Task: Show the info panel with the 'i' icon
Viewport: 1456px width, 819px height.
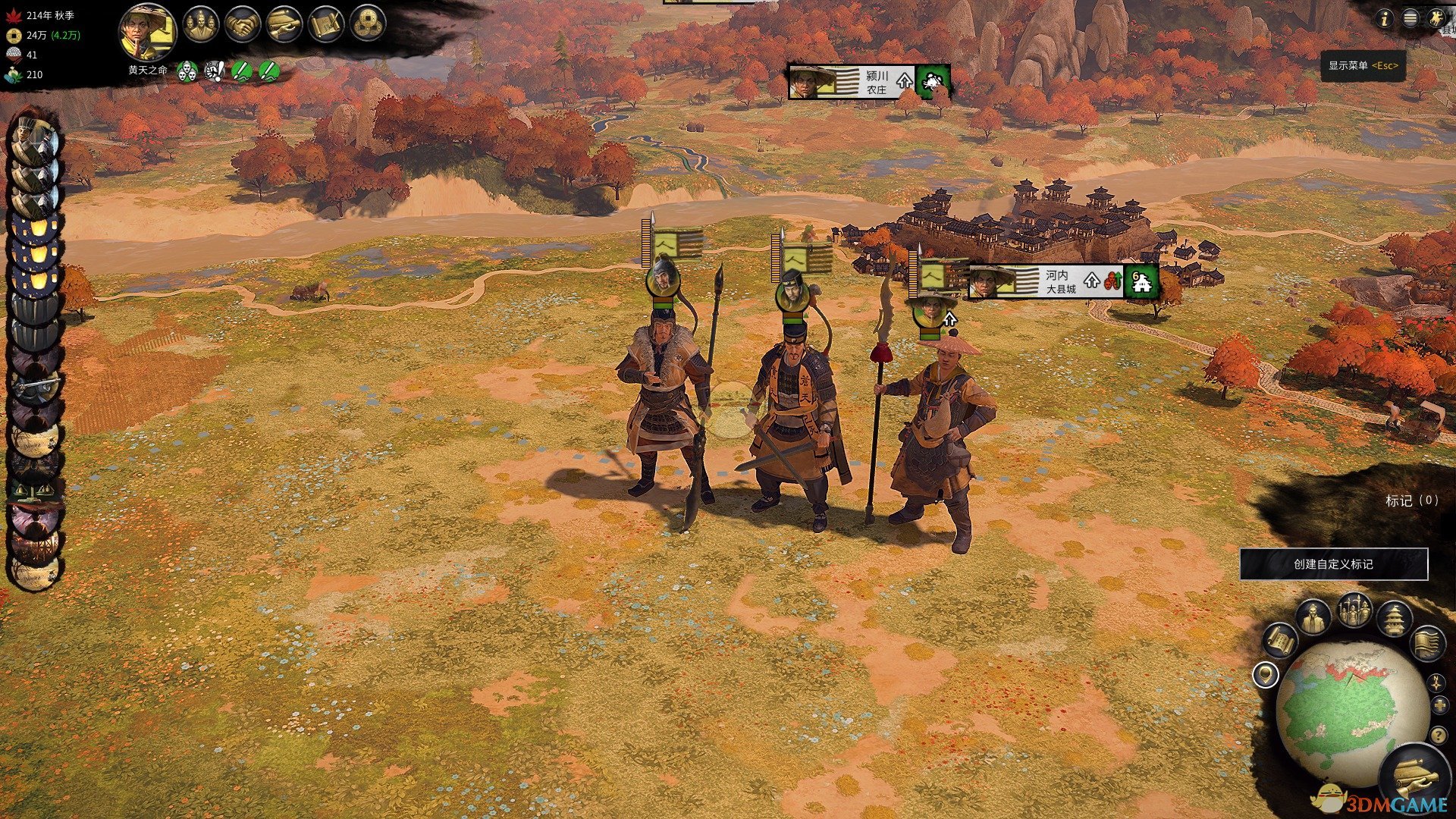Action: click(x=1384, y=18)
